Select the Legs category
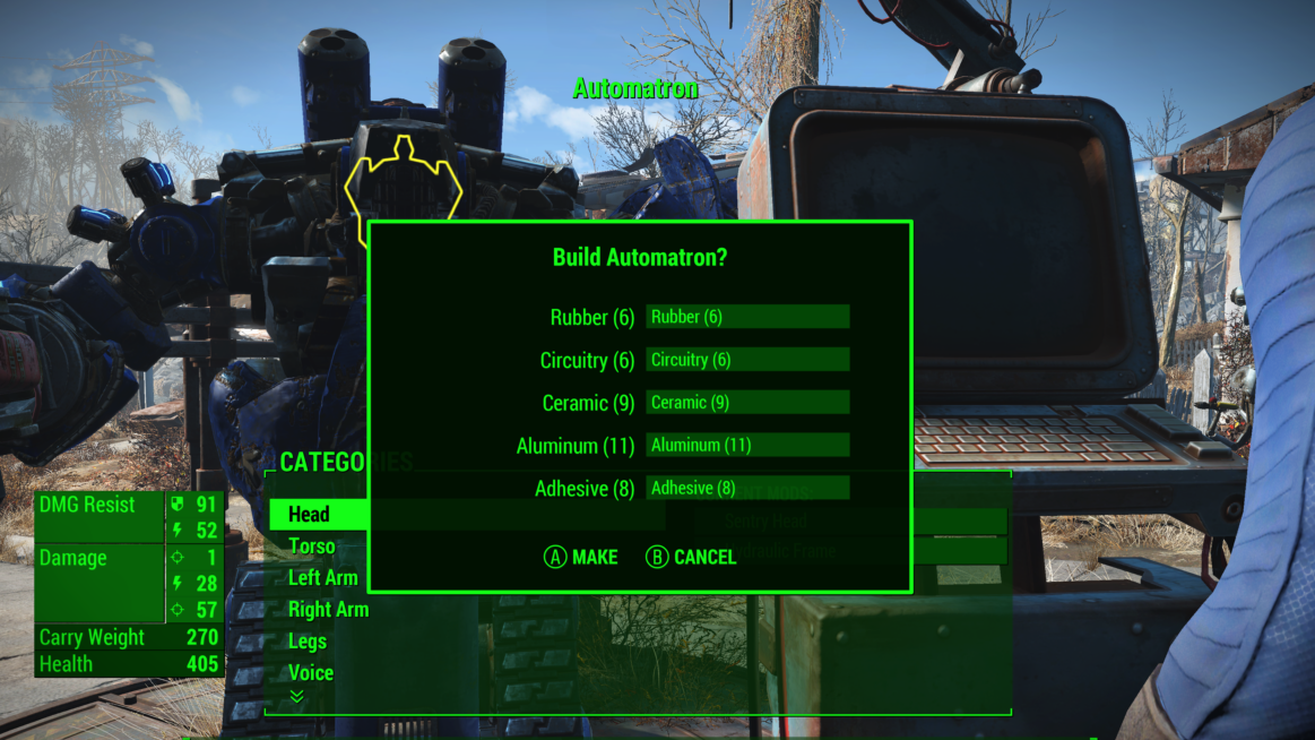 (x=307, y=641)
